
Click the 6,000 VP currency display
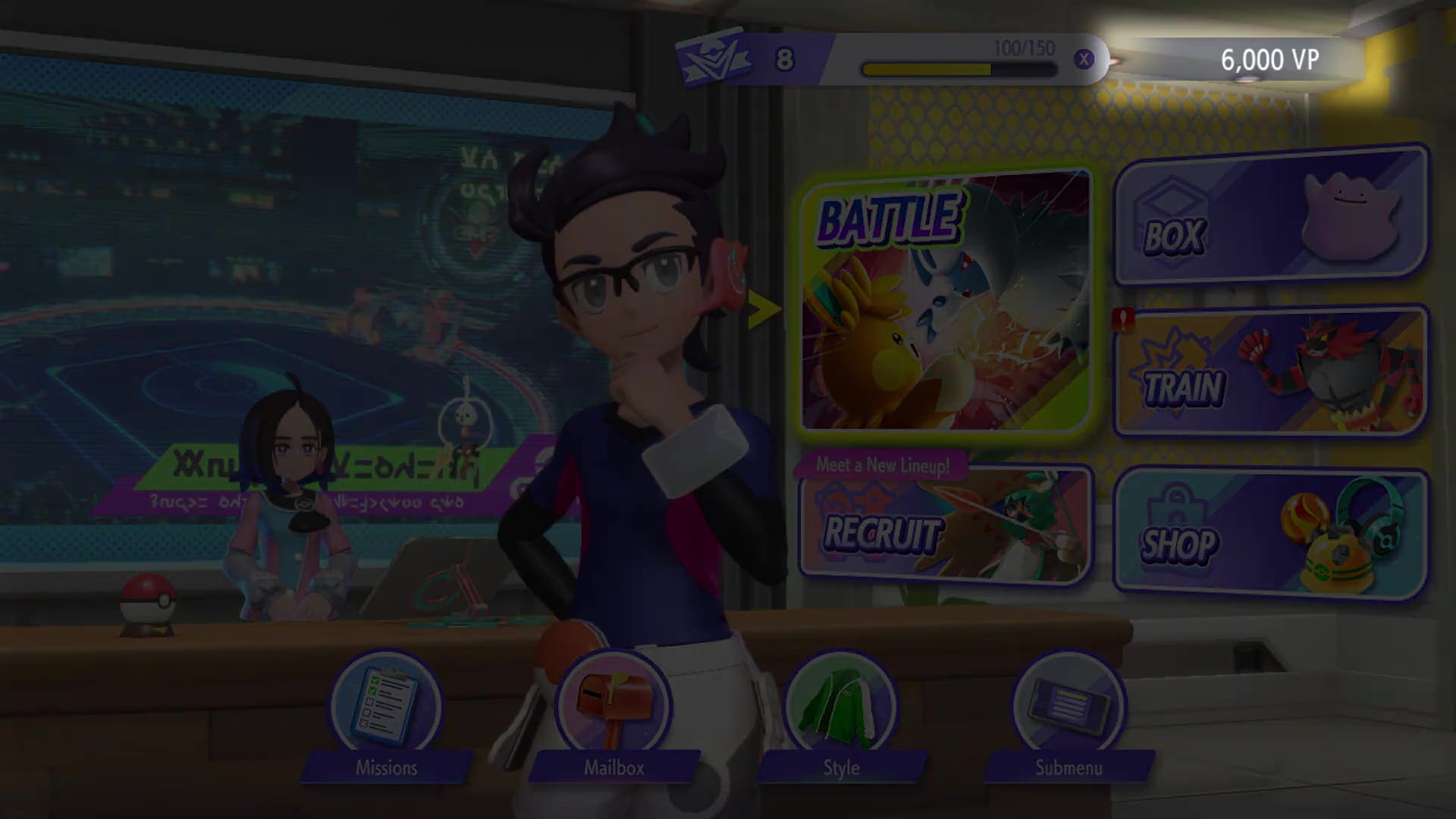pos(1270,57)
